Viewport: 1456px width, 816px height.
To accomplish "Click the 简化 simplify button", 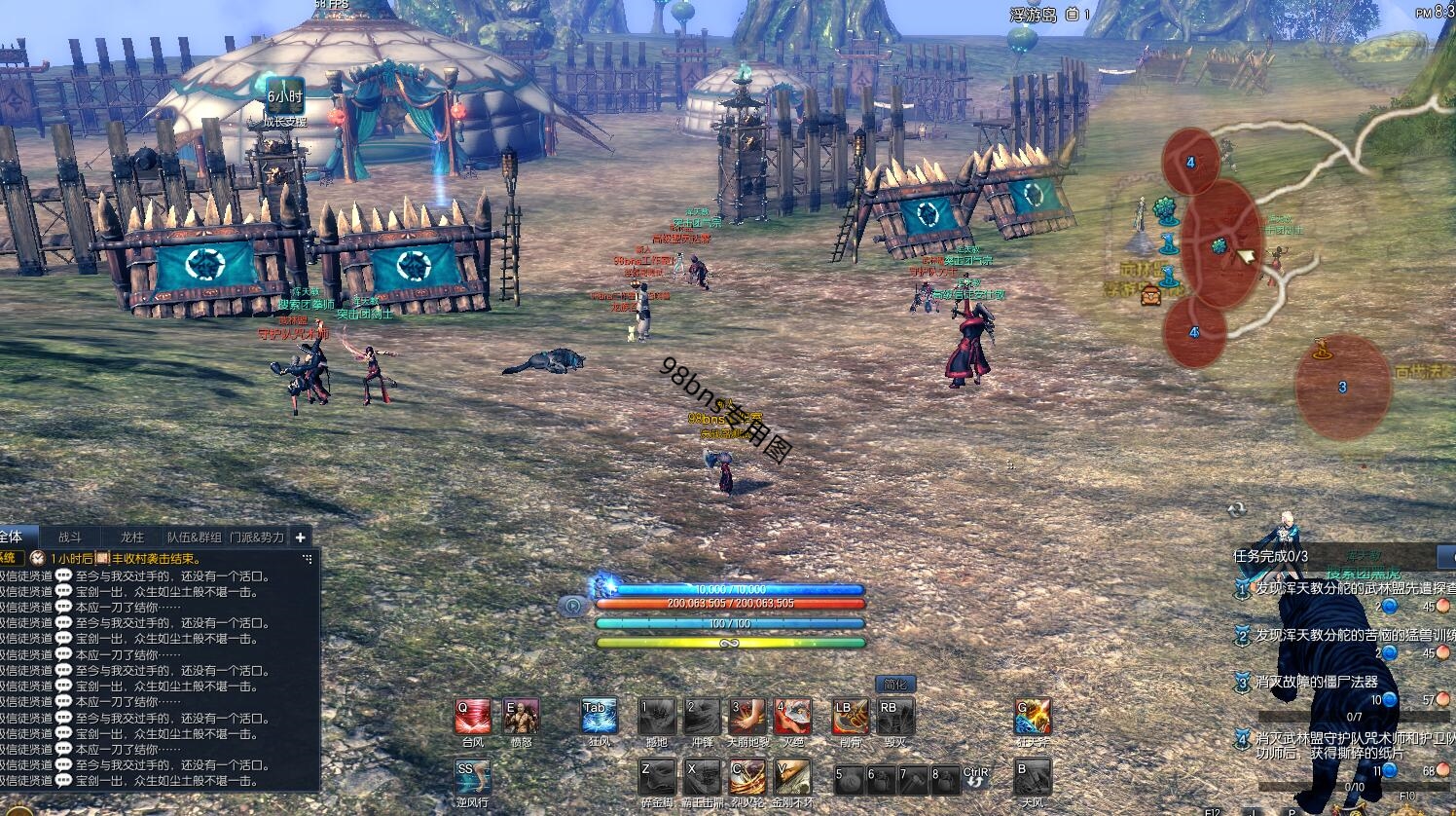I will click(895, 684).
